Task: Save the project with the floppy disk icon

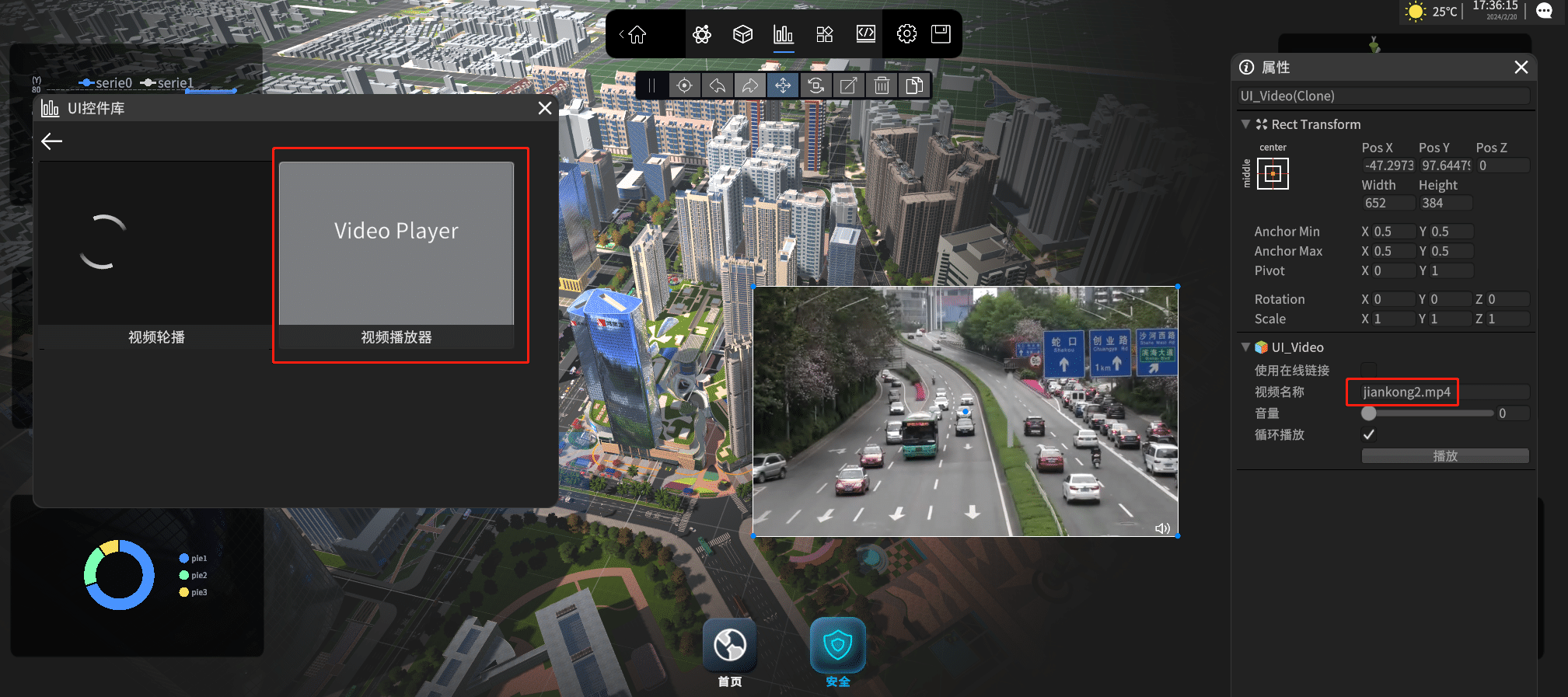Action: (941, 34)
